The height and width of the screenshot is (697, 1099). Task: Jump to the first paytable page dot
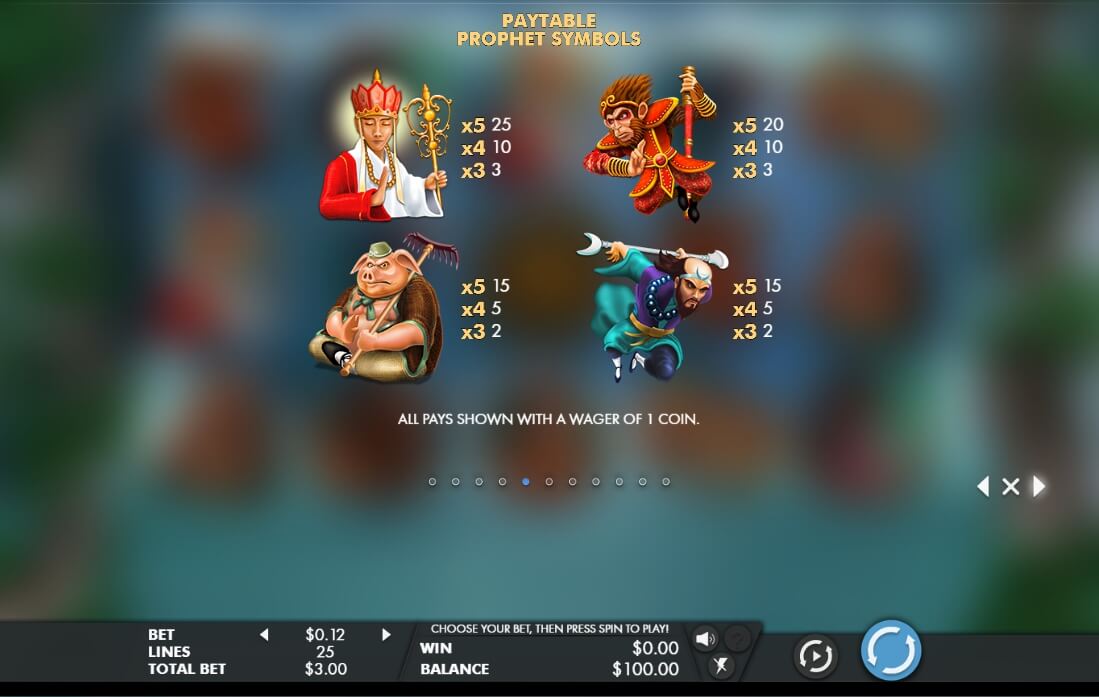pos(432,482)
